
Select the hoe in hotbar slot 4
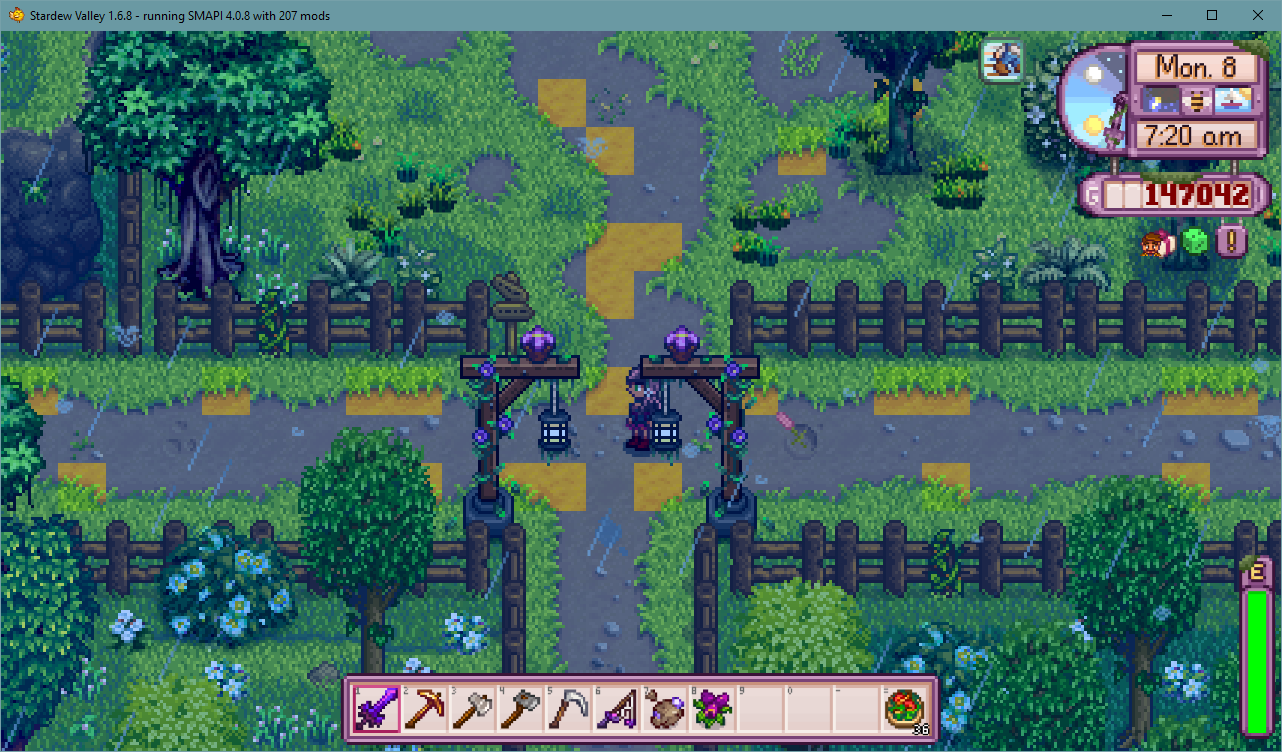[519, 708]
